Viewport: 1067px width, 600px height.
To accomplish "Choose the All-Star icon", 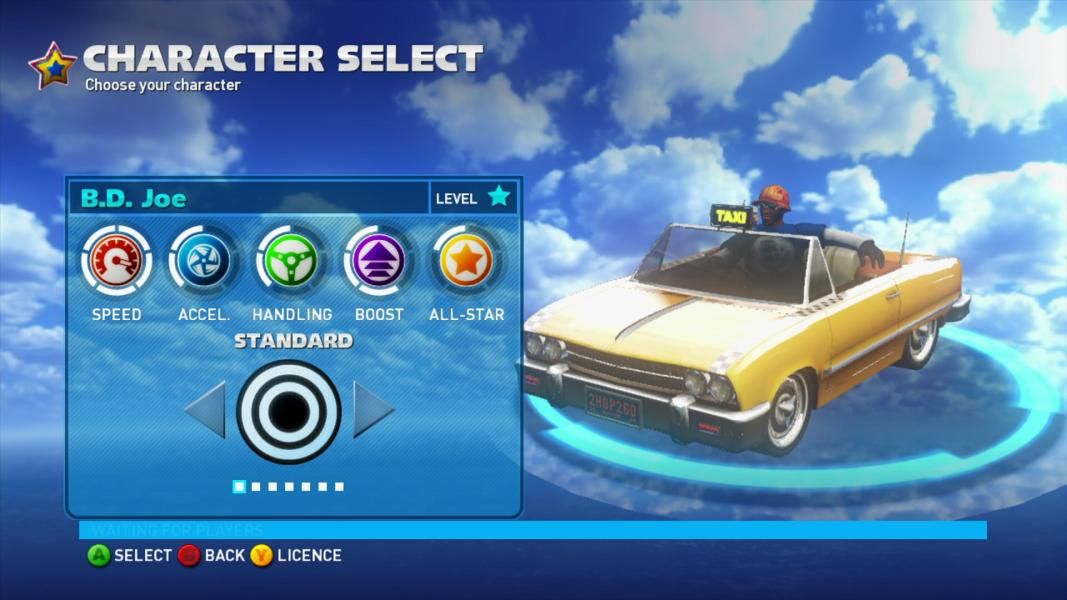I will (x=466, y=261).
